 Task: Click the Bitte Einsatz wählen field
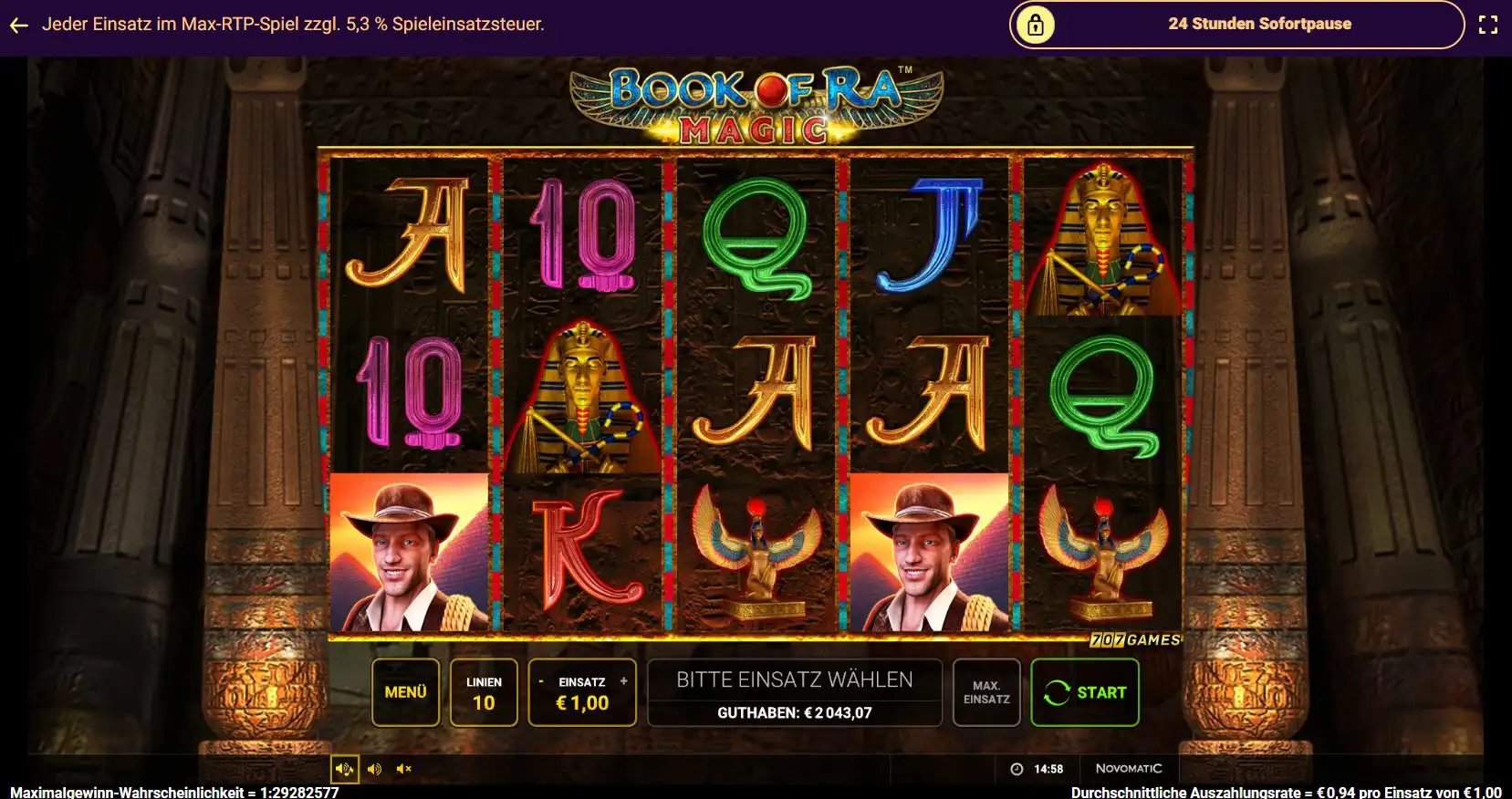tap(793, 679)
